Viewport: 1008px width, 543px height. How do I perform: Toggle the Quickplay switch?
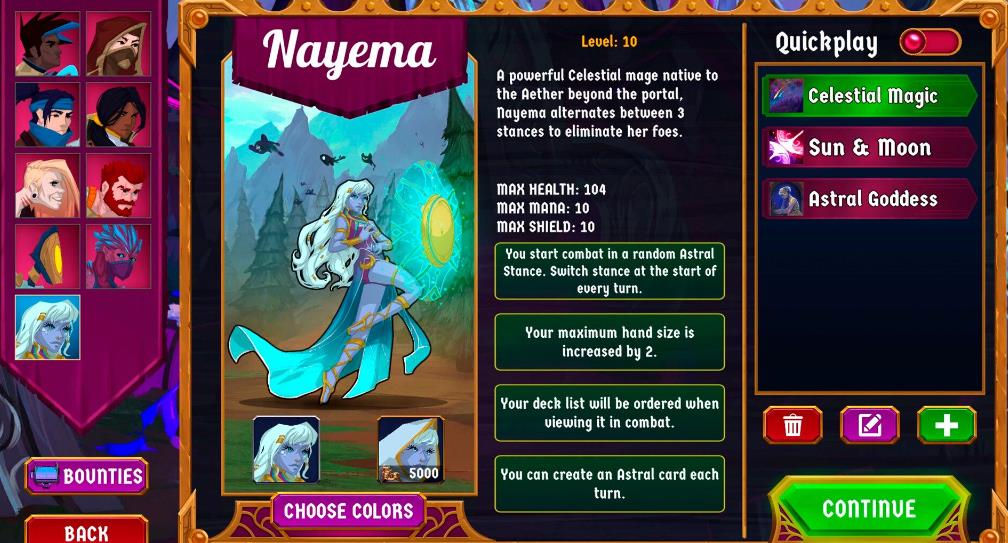(929, 42)
